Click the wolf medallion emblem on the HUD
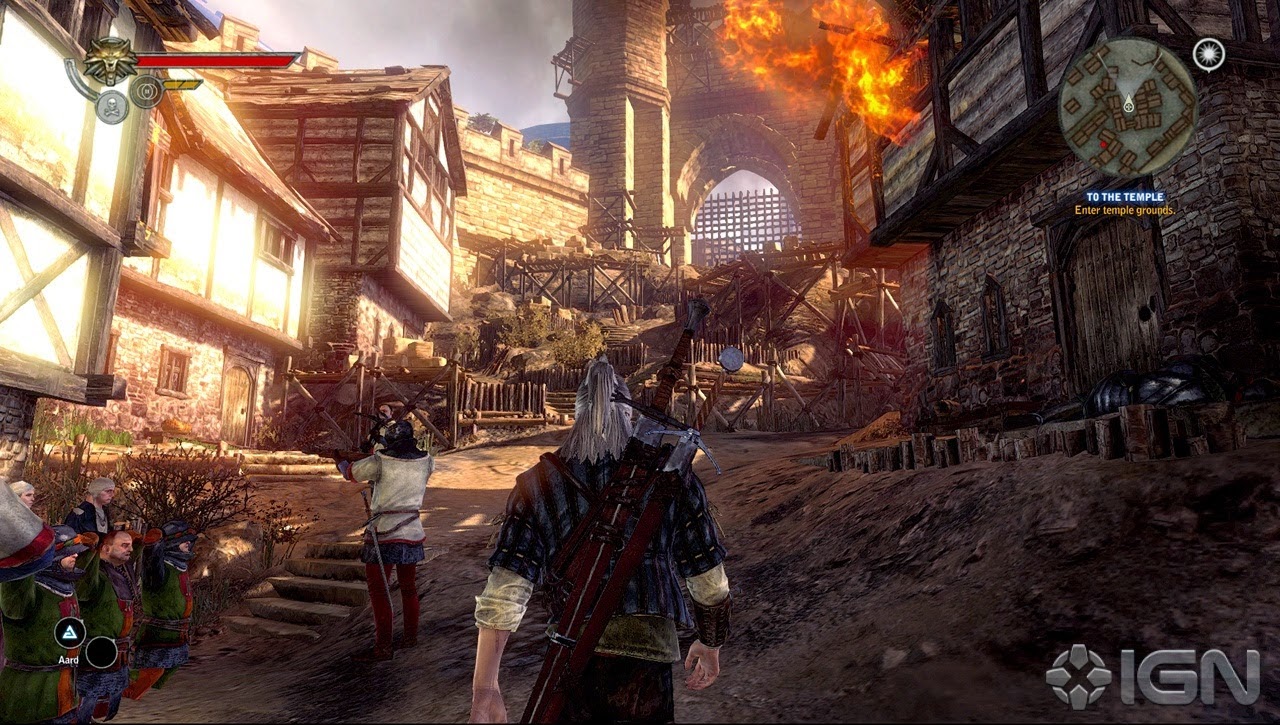Image resolution: width=1280 pixels, height=725 pixels. 112,59
